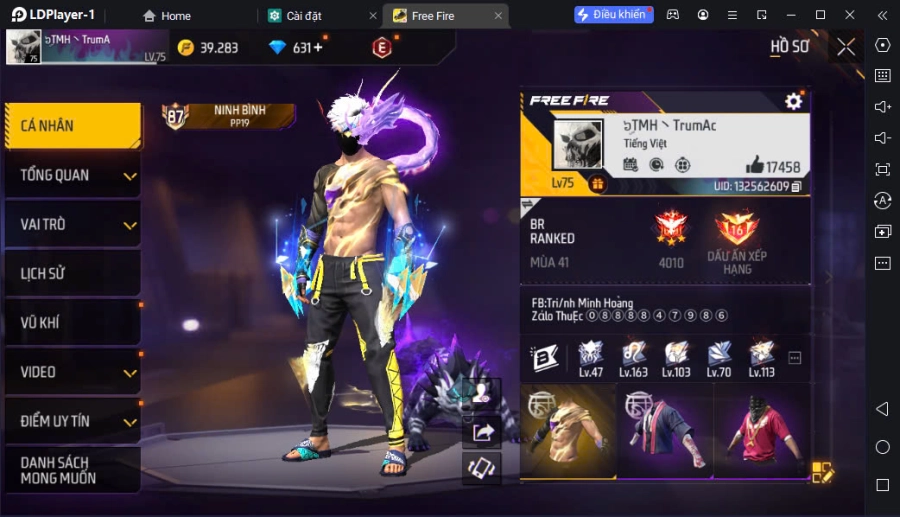The width and height of the screenshot is (900, 517).
Task: Share the character with arrow button
Action: pyautogui.click(x=483, y=432)
